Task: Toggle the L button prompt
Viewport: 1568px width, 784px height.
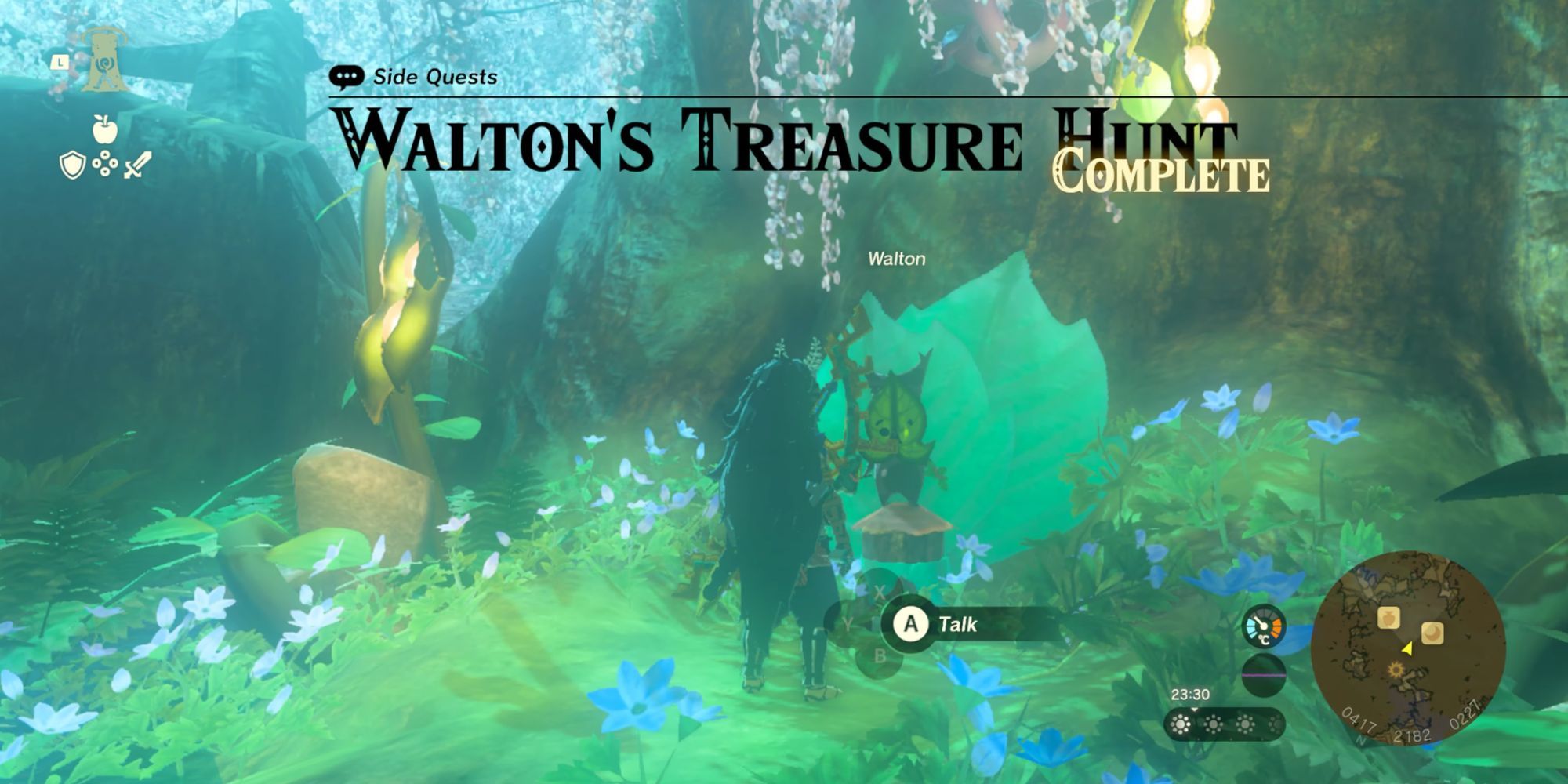Action: point(60,62)
